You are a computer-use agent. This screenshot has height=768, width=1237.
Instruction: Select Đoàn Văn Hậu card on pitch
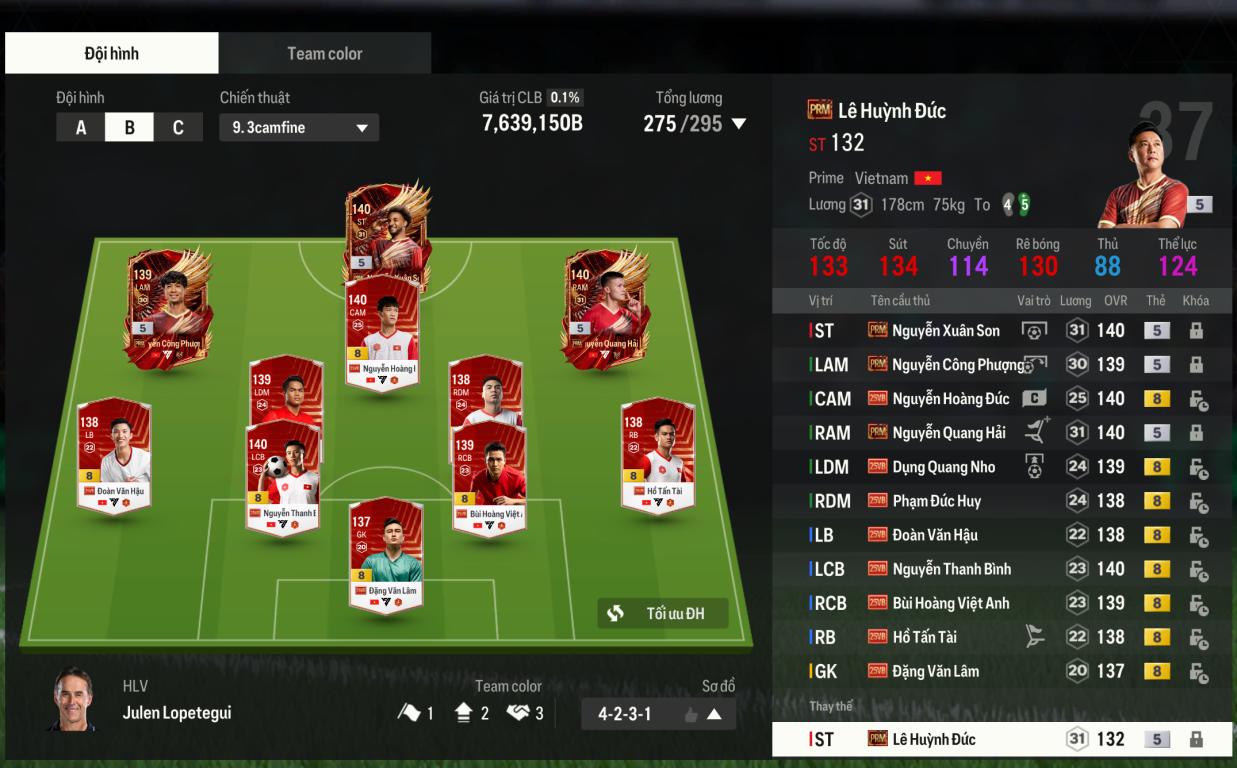coord(113,455)
